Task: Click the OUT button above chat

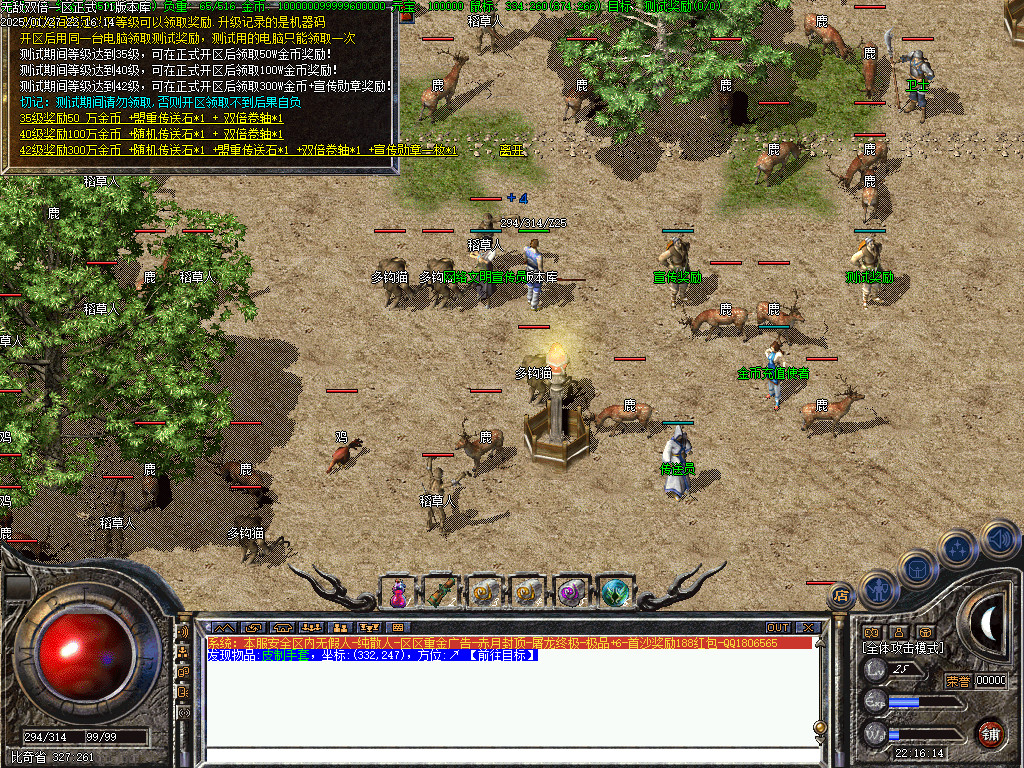Action: coord(778,628)
